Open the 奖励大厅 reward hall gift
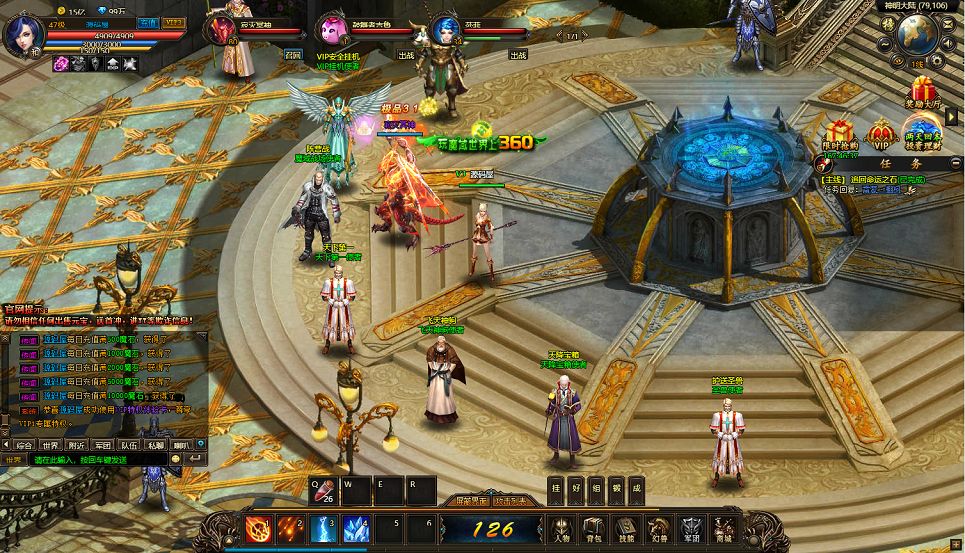Screen dimensions: 965x553 coord(922,92)
